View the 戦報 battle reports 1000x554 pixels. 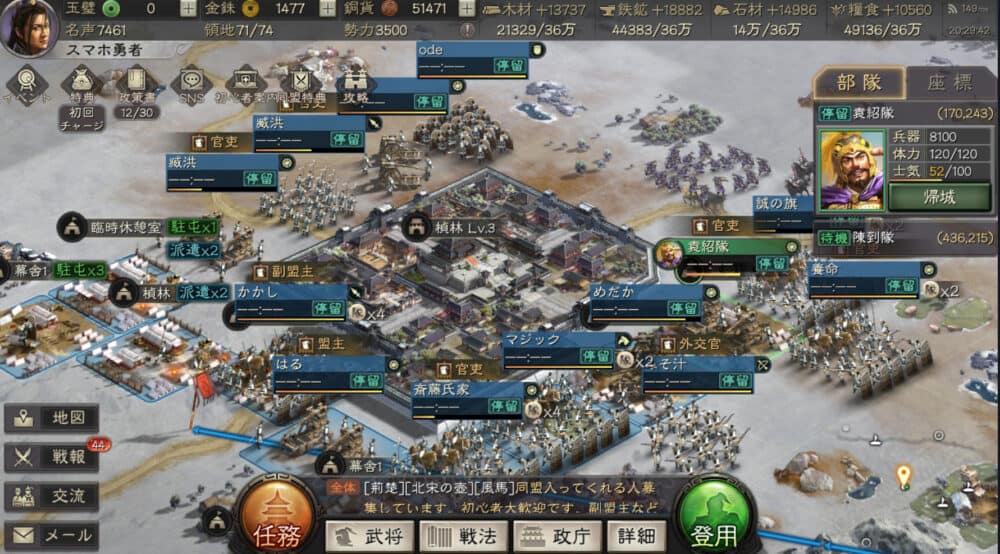click(51, 457)
